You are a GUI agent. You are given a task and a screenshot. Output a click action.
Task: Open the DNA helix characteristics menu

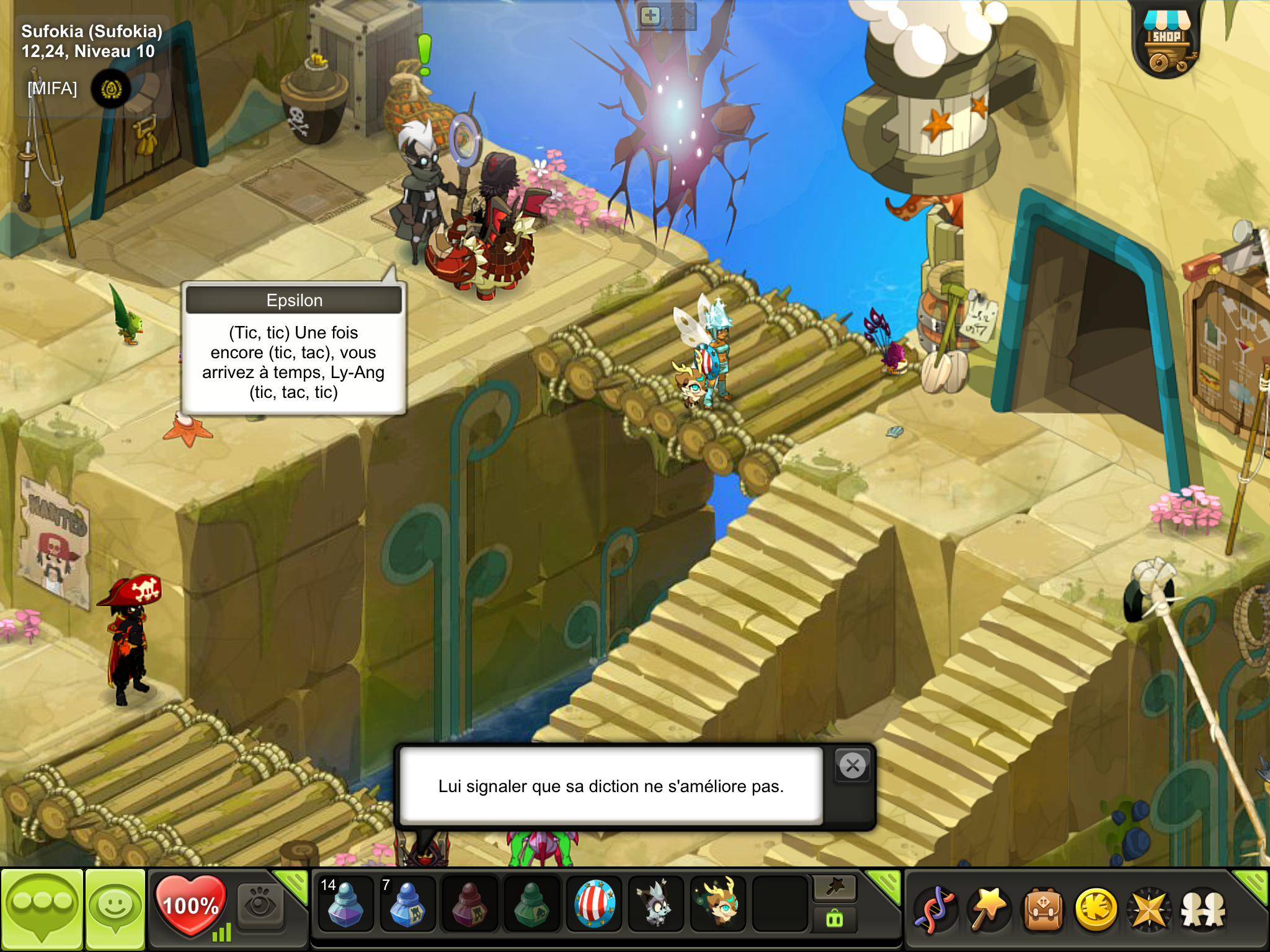tap(936, 910)
